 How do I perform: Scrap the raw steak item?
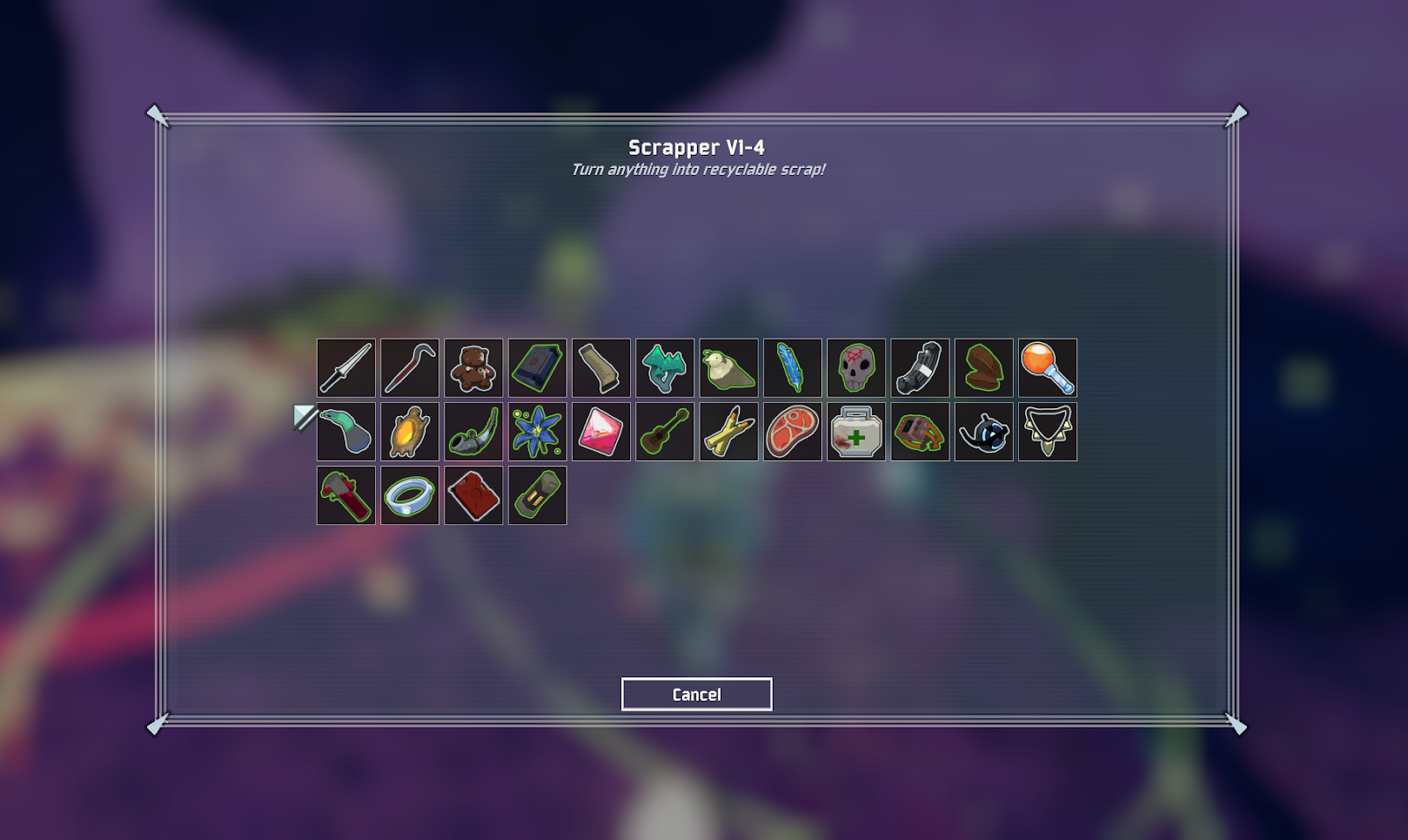pyautogui.click(x=792, y=432)
